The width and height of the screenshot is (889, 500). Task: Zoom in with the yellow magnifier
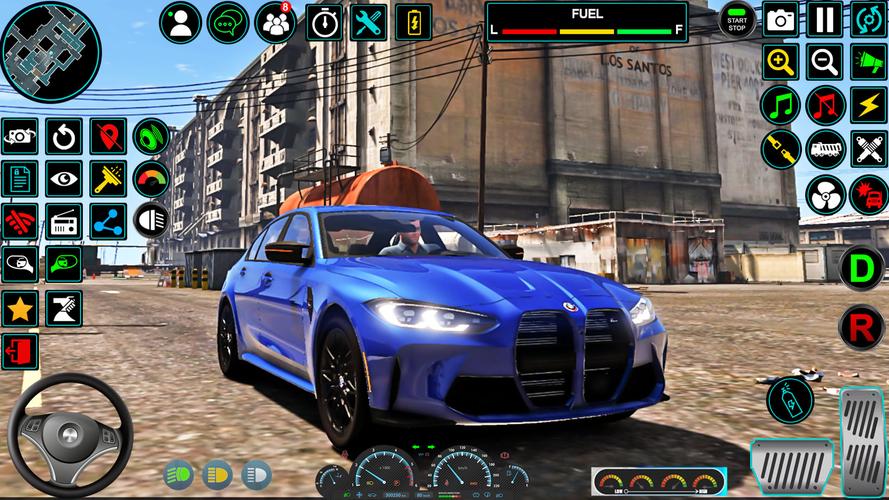pyautogui.click(x=780, y=62)
